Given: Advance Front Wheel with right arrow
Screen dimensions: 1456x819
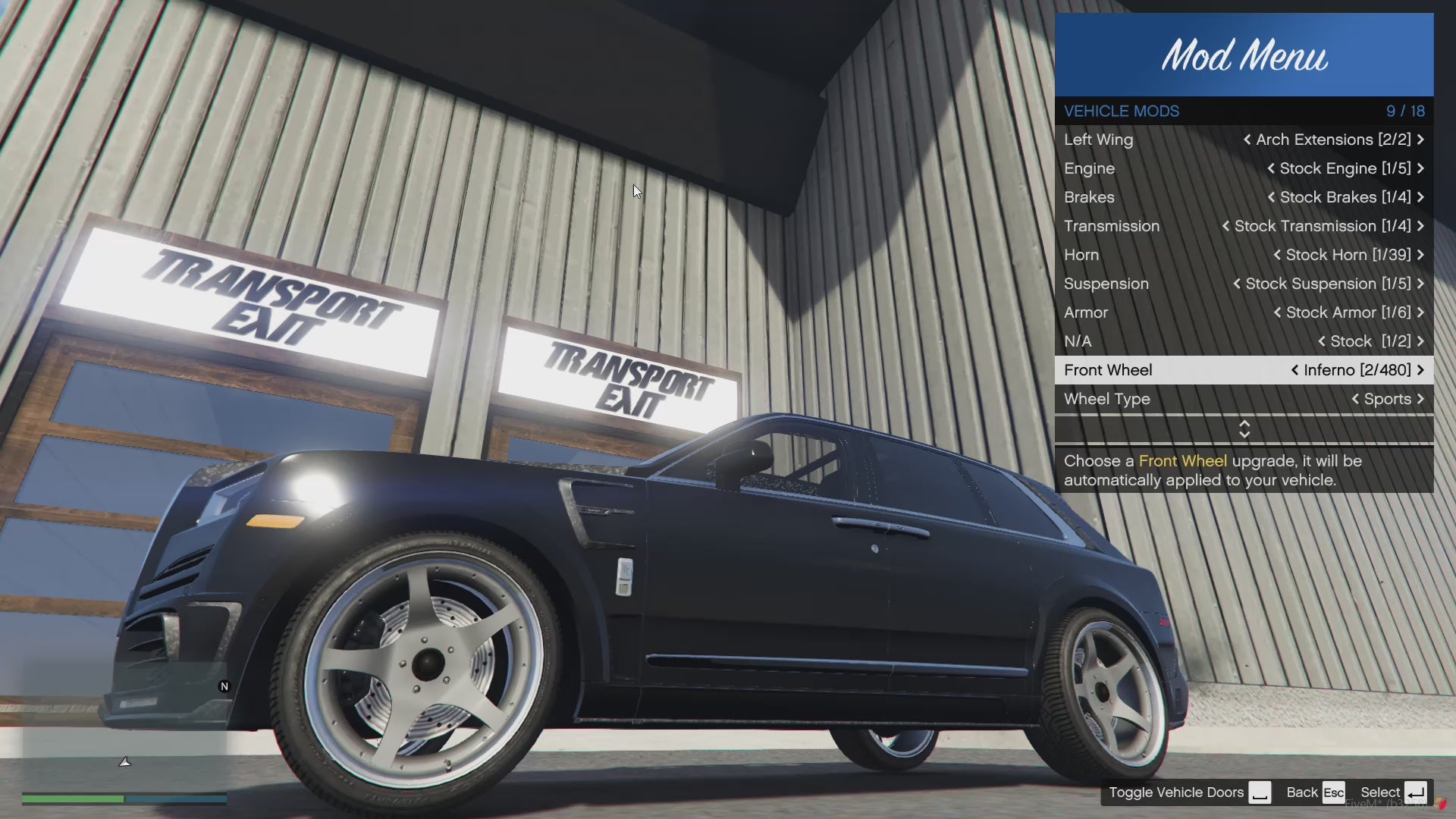Looking at the screenshot, I should coord(1420,370).
